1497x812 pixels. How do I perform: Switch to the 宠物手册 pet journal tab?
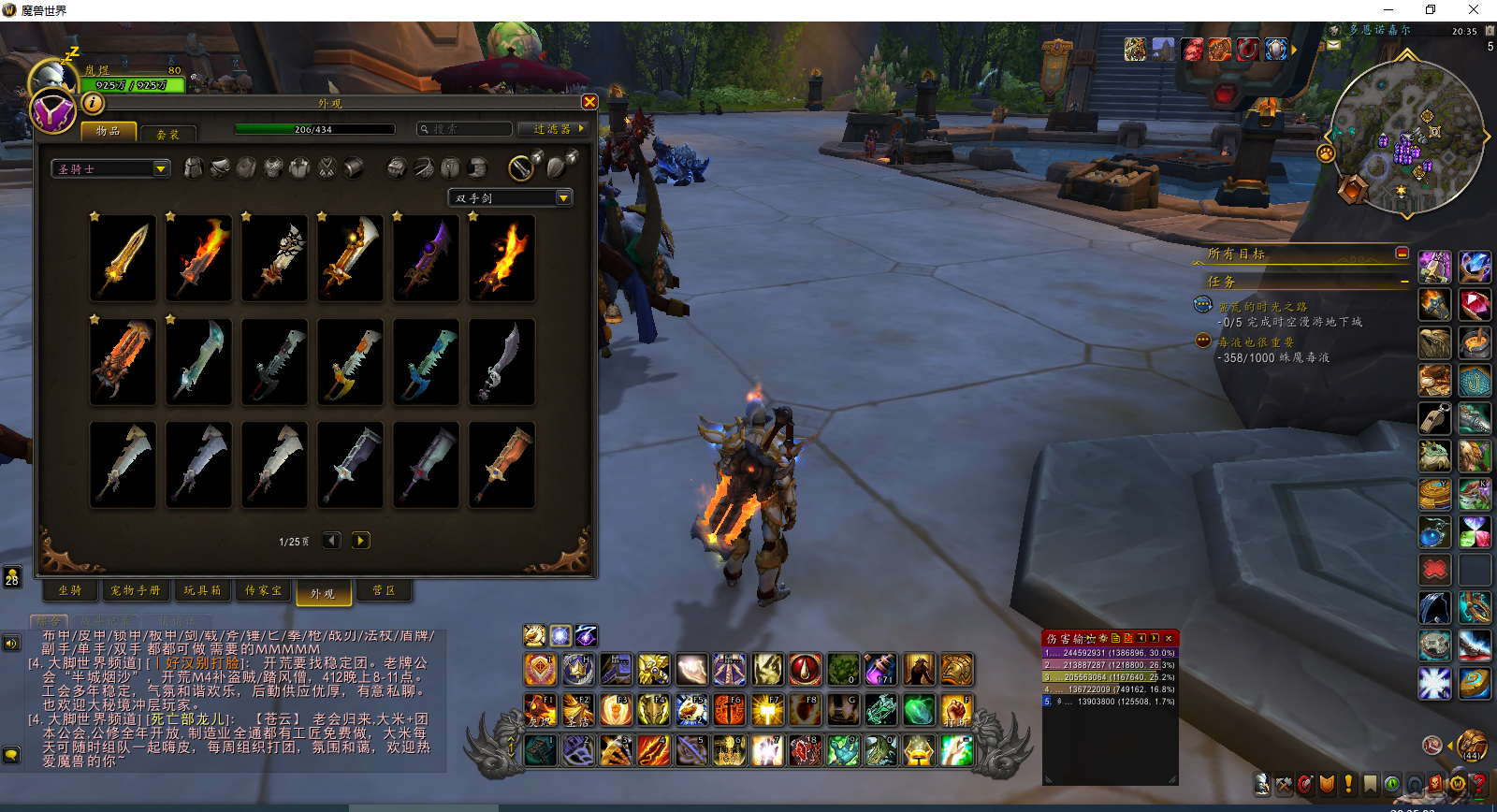pyautogui.click(x=135, y=590)
